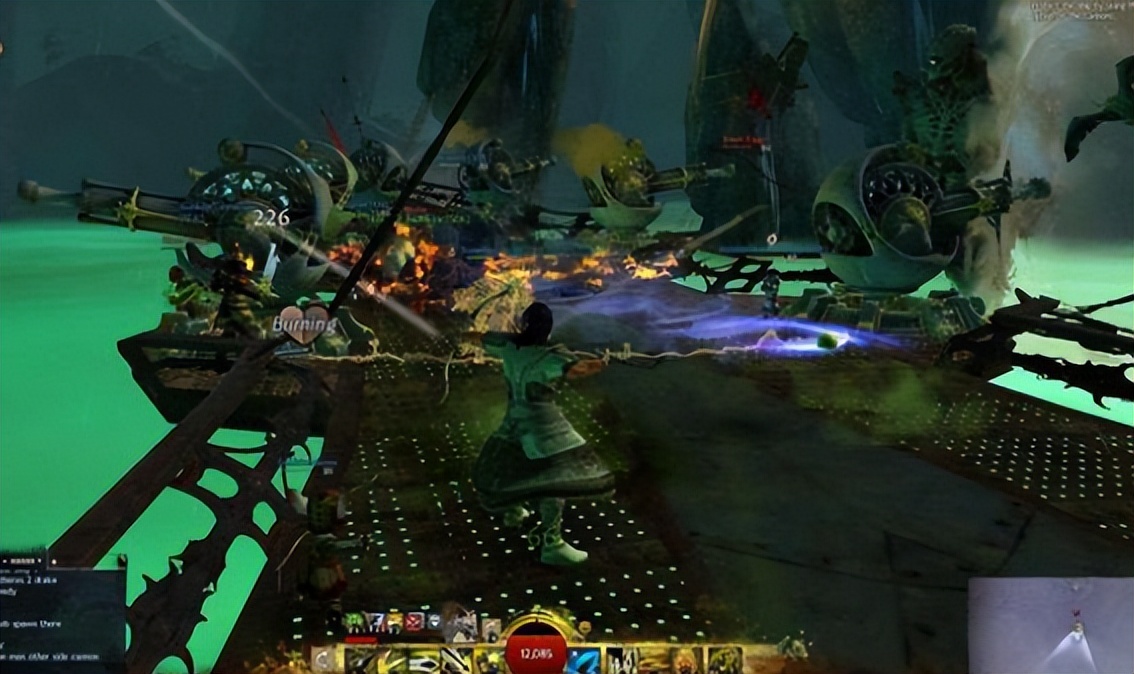Activate the blue healing skill icon
Viewport: 1134px width, 674px height.
[x=585, y=660]
